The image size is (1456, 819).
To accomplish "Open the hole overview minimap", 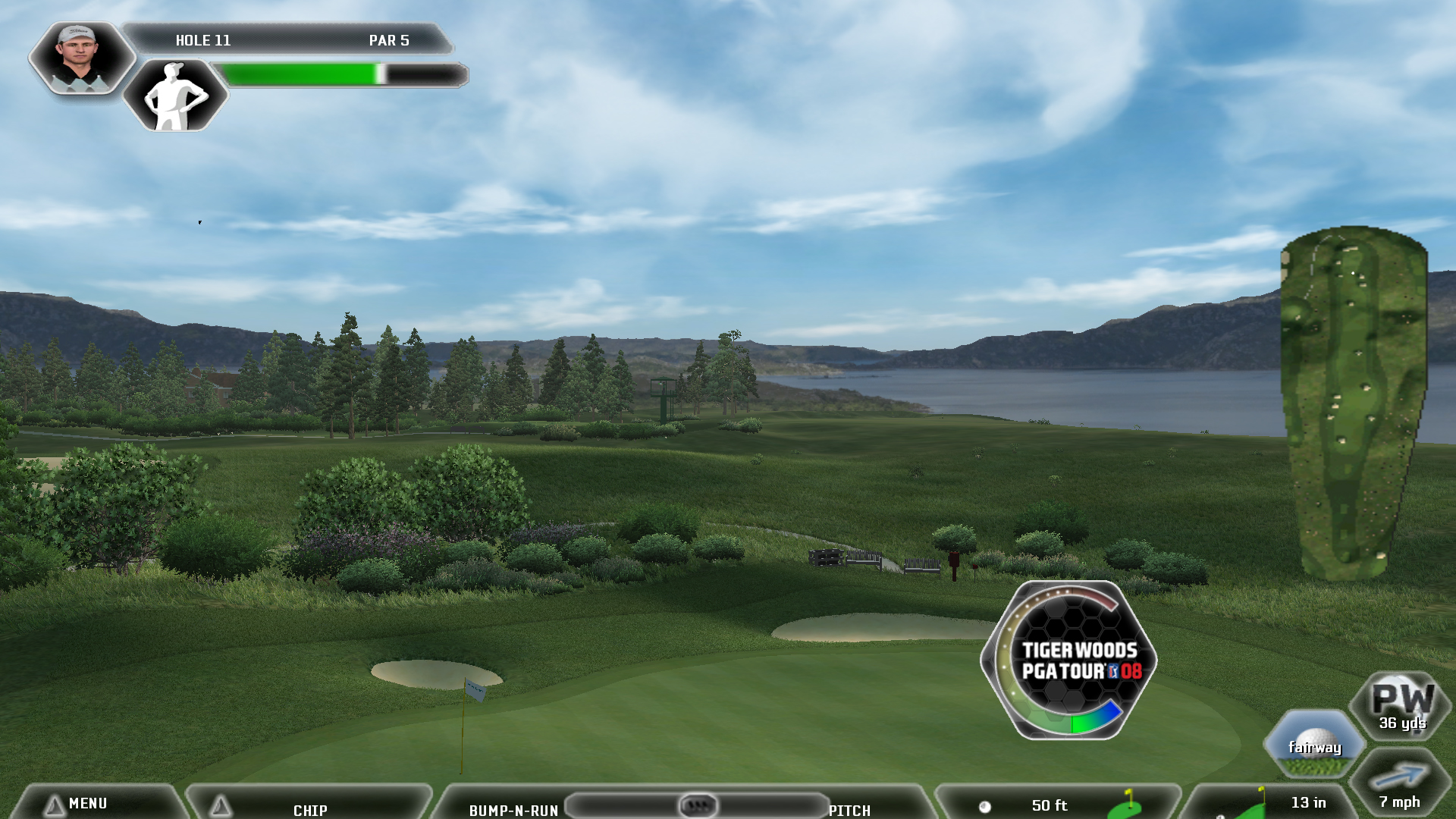I will pyautogui.click(x=1354, y=402).
